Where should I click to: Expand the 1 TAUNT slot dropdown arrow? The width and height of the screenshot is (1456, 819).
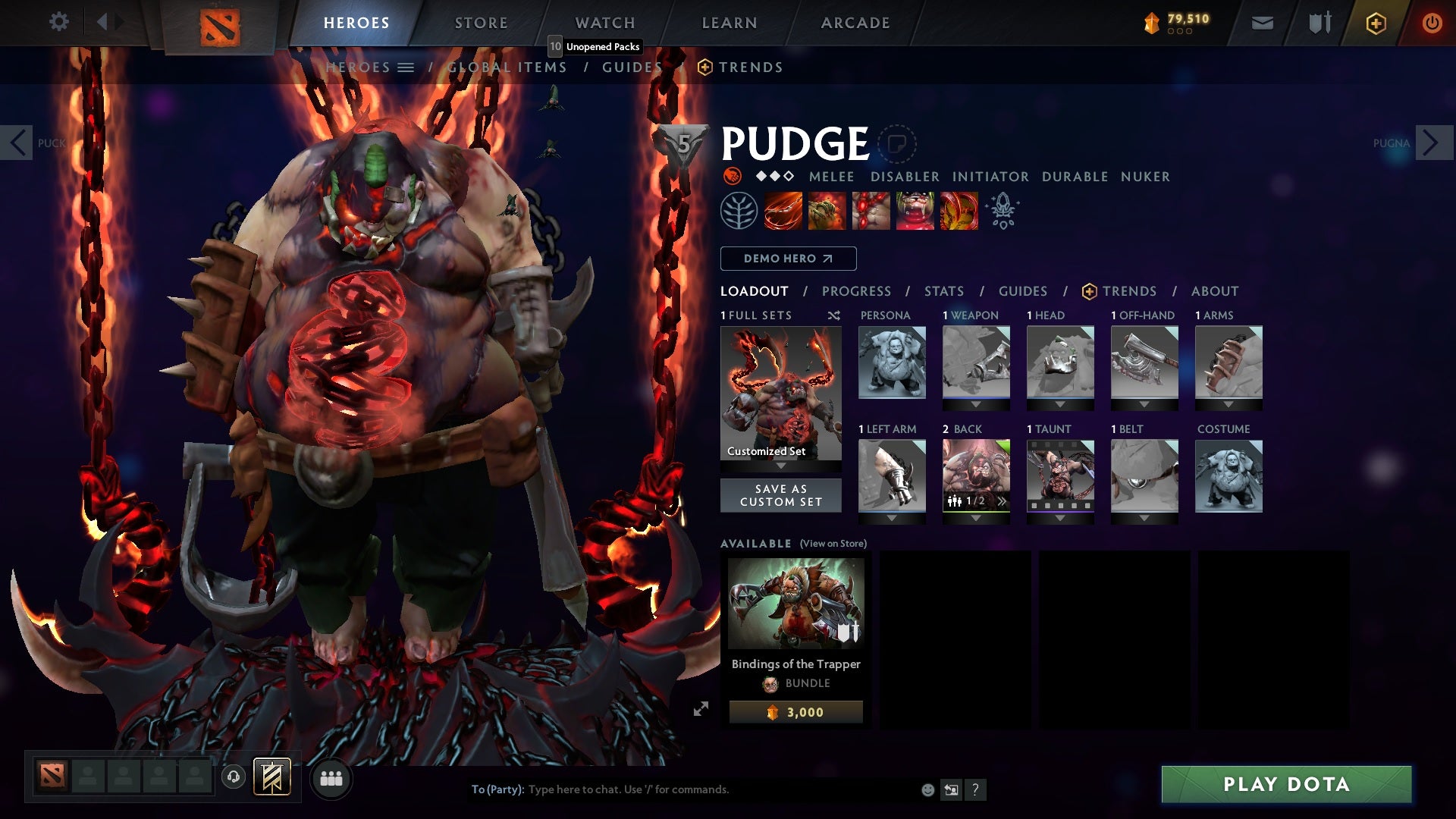1059,519
